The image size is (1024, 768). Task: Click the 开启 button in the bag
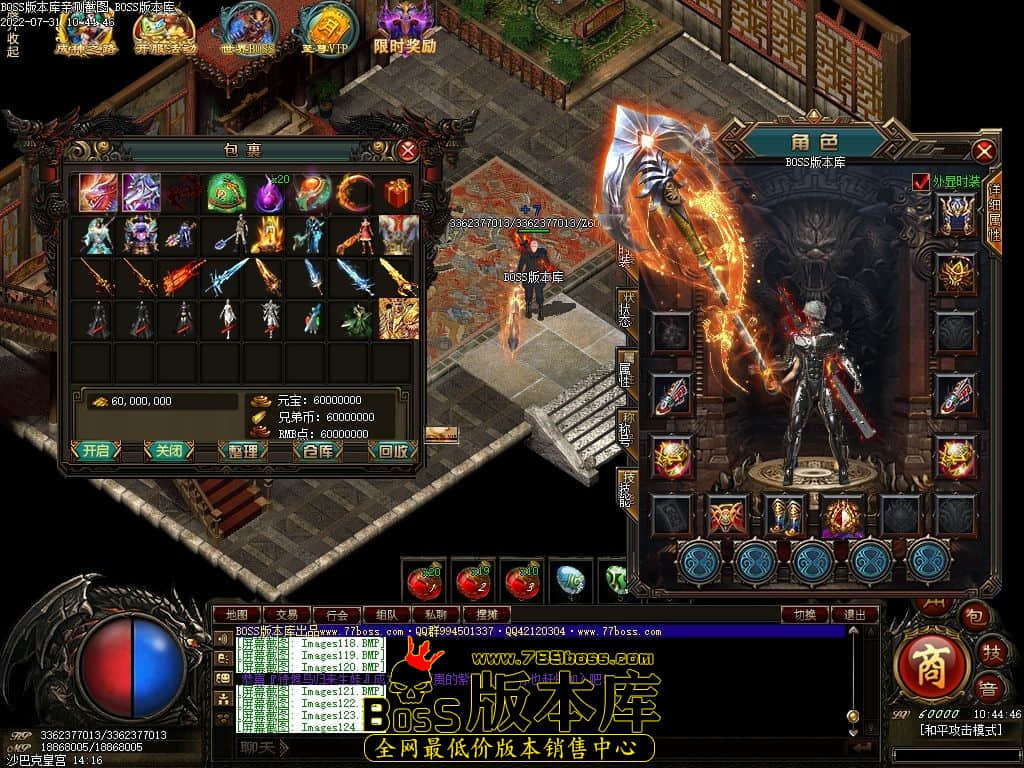coord(96,451)
